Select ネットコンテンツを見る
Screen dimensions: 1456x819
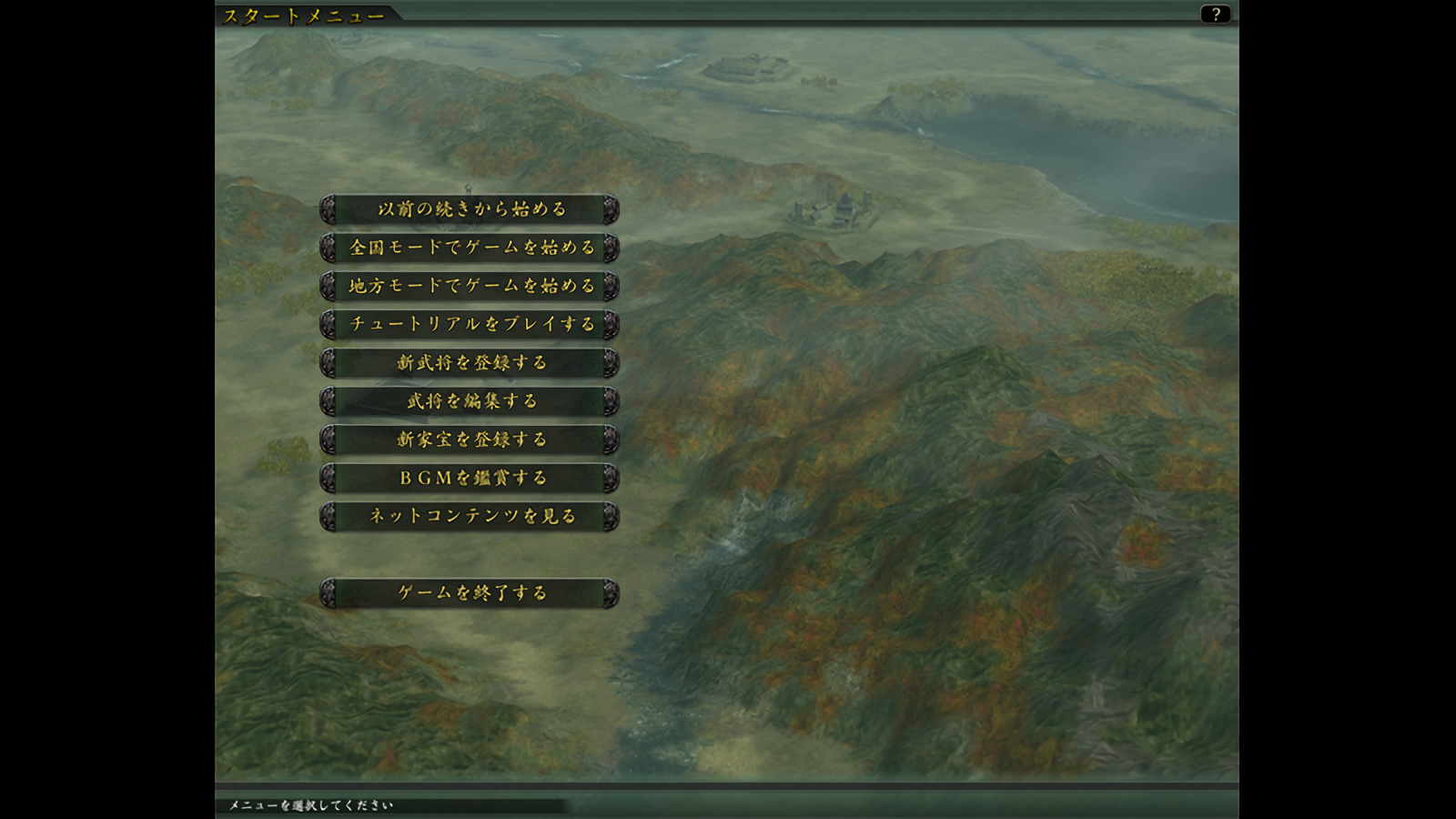tap(470, 516)
